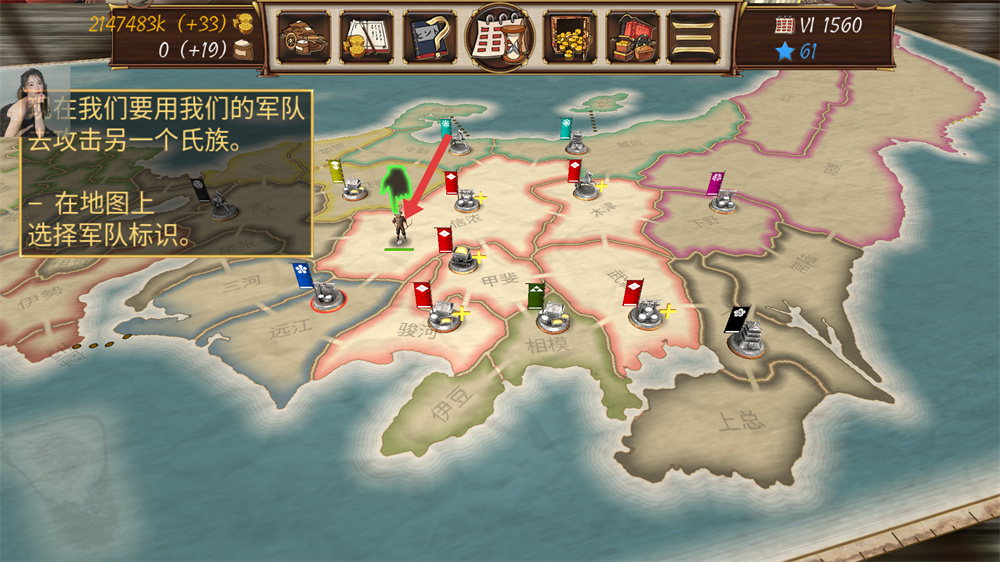
Task: Open the cart and supplies sacks screen
Action: click(303, 38)
